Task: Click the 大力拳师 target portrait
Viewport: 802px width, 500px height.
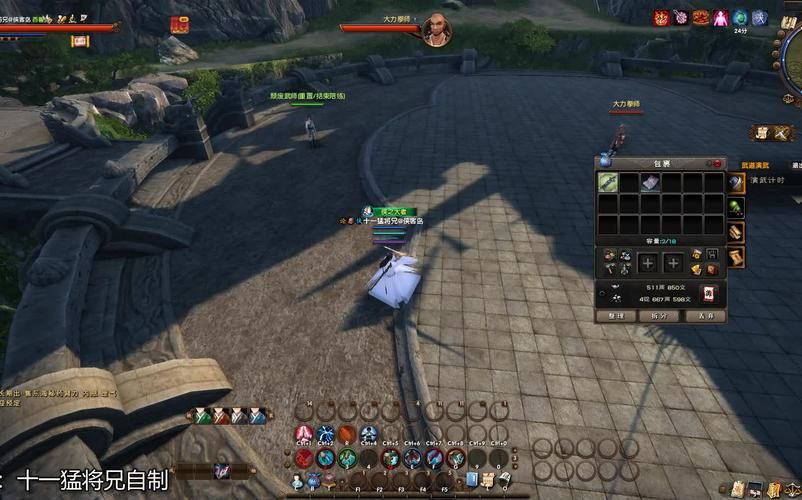Action: [x=435, y=29]
